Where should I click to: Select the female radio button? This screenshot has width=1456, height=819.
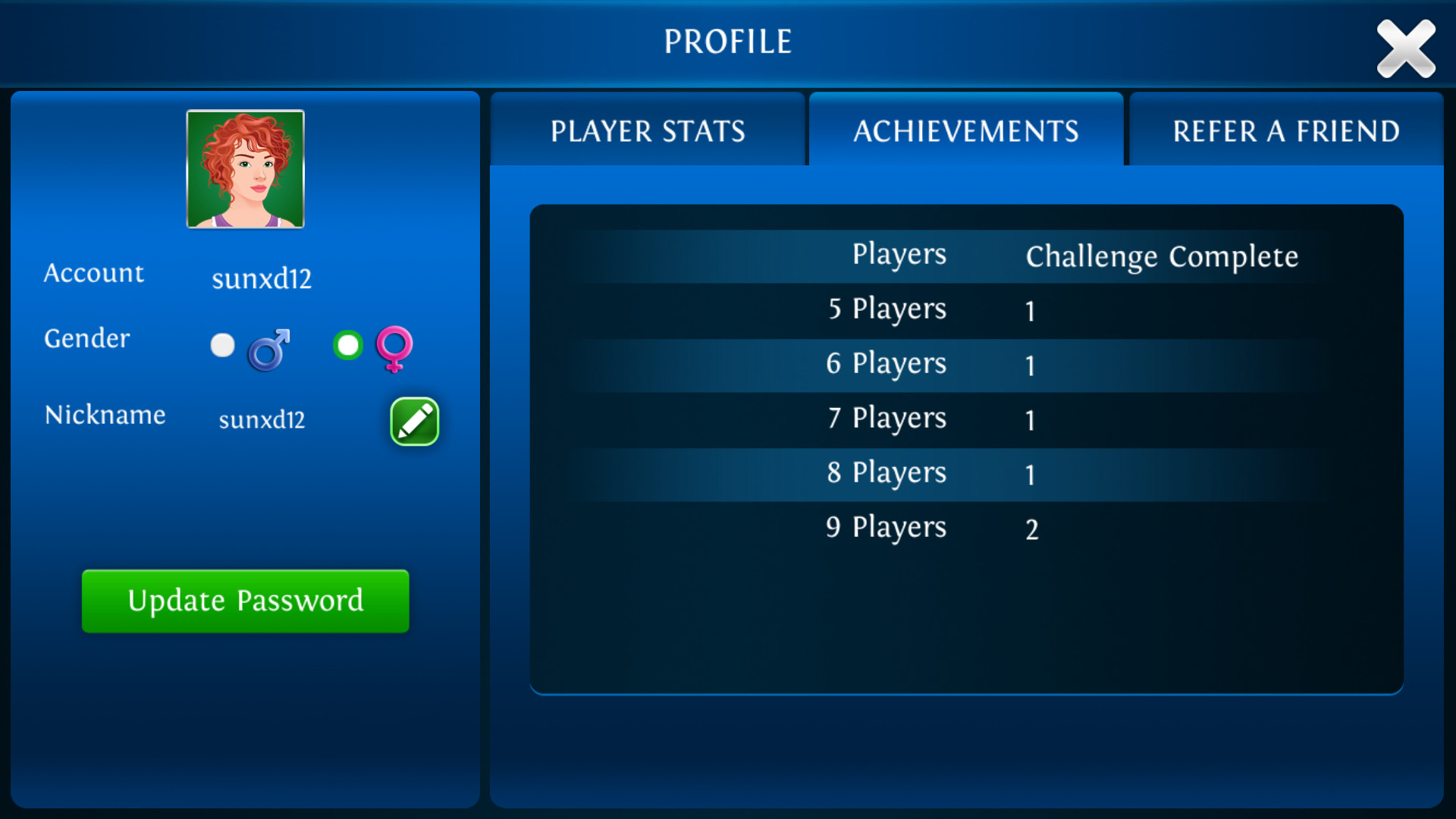coord(347,345)
